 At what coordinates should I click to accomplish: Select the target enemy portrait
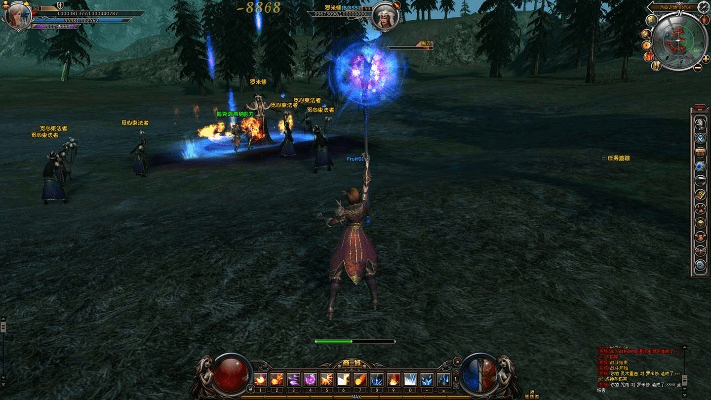coord(384,16)
